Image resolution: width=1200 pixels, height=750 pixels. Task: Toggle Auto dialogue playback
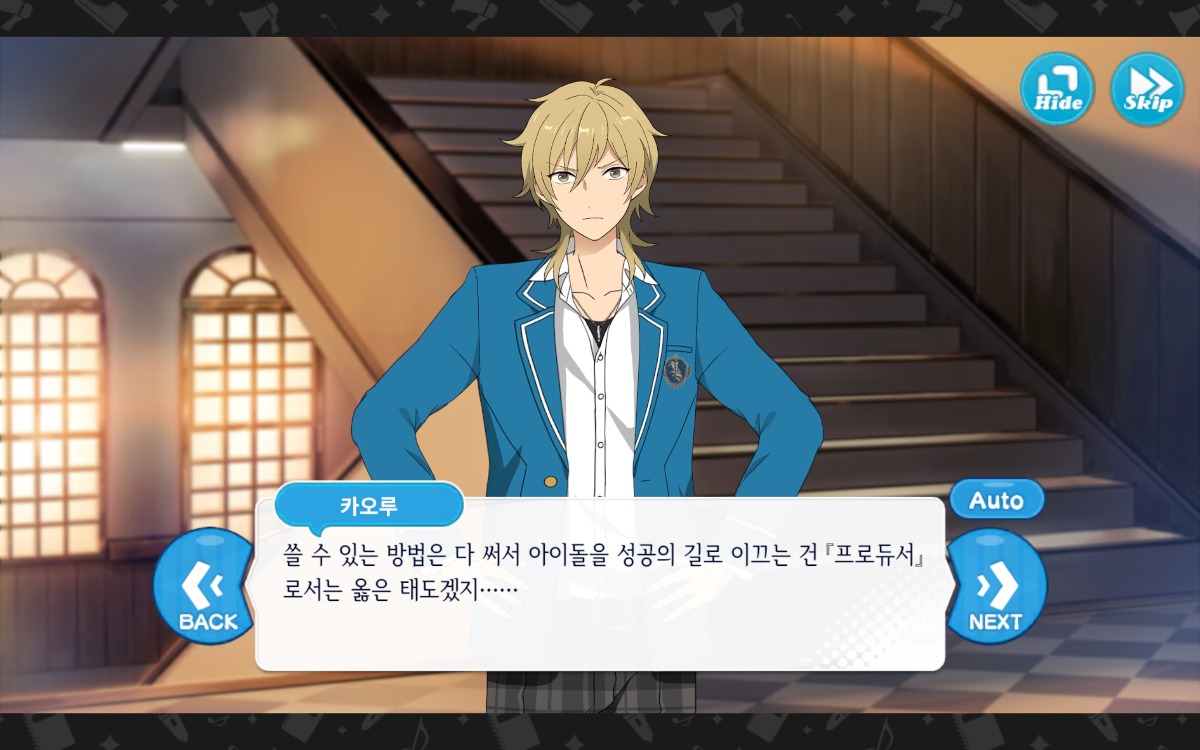click(996, 500)
